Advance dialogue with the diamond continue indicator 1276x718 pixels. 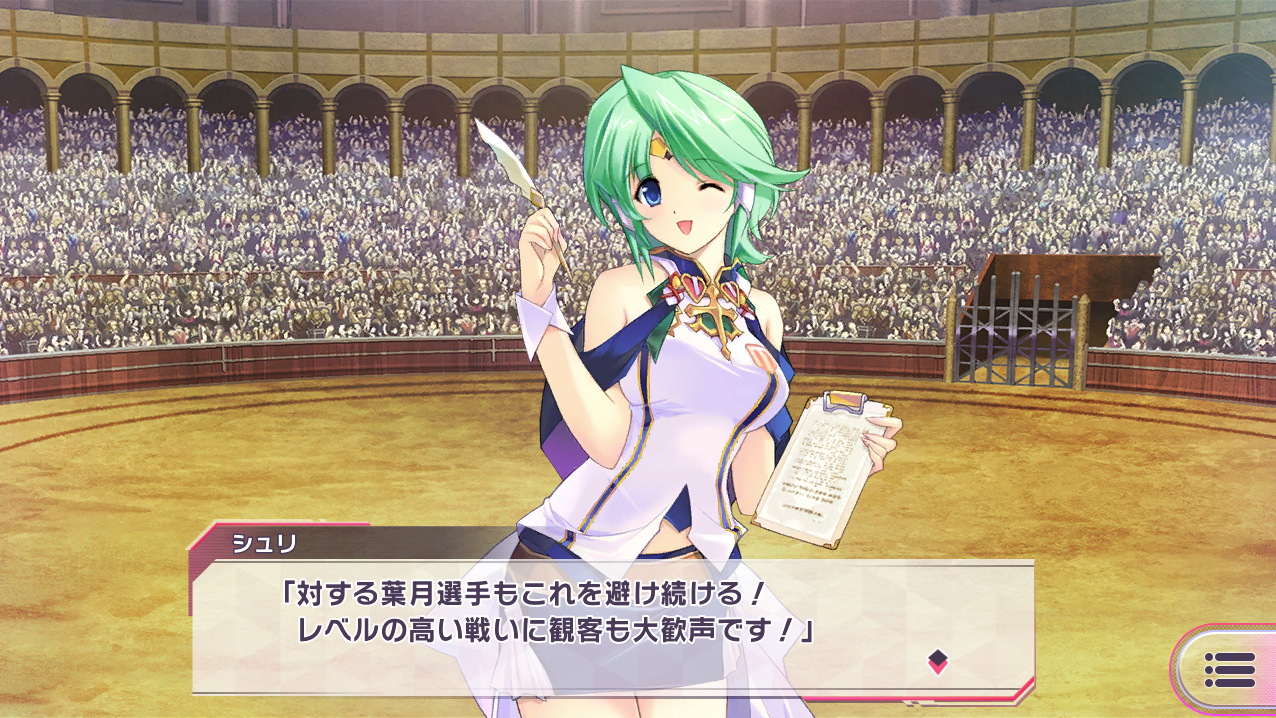tap(937, 660)
